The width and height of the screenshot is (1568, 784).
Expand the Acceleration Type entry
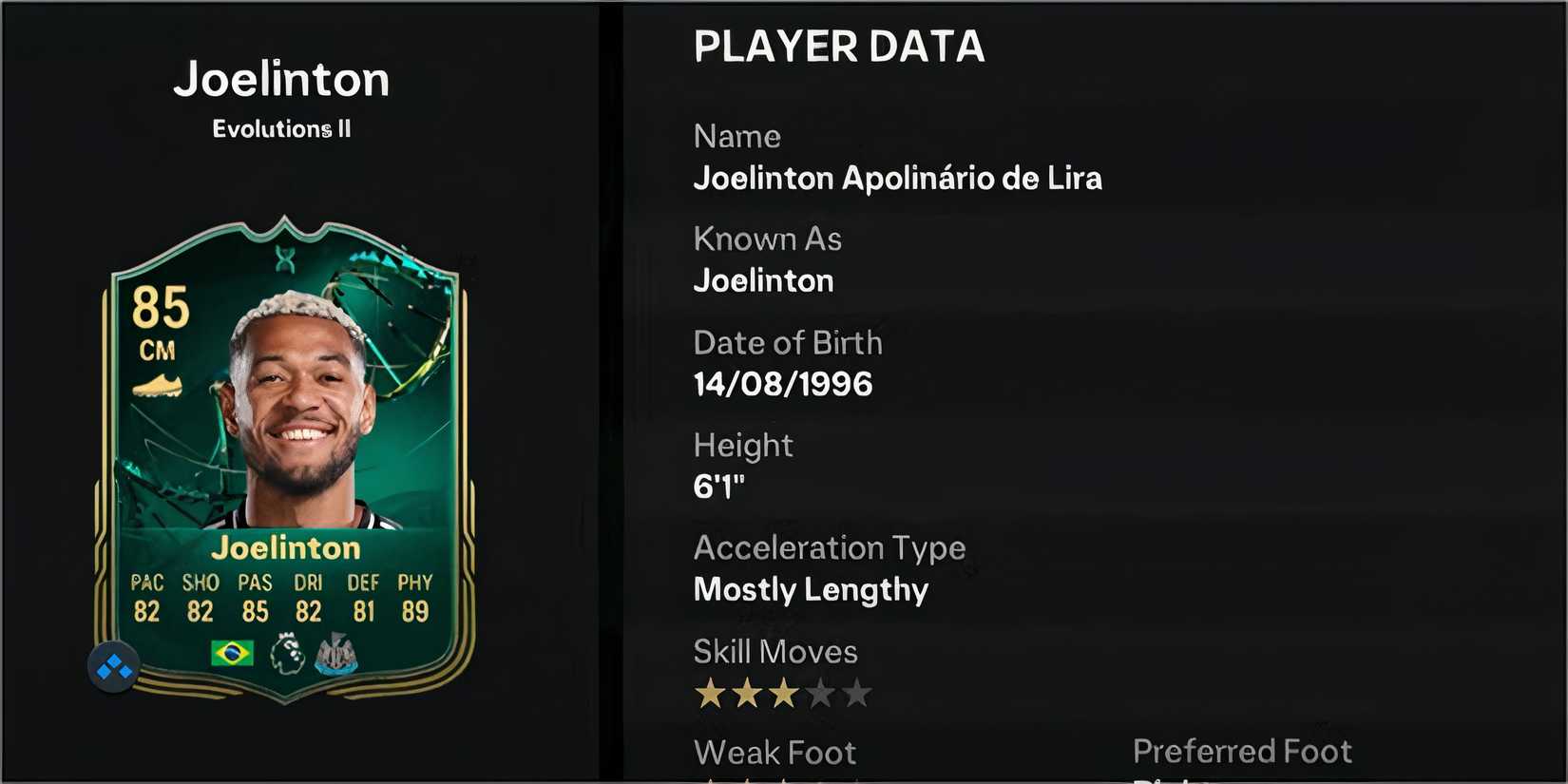[x=830, y=548]
